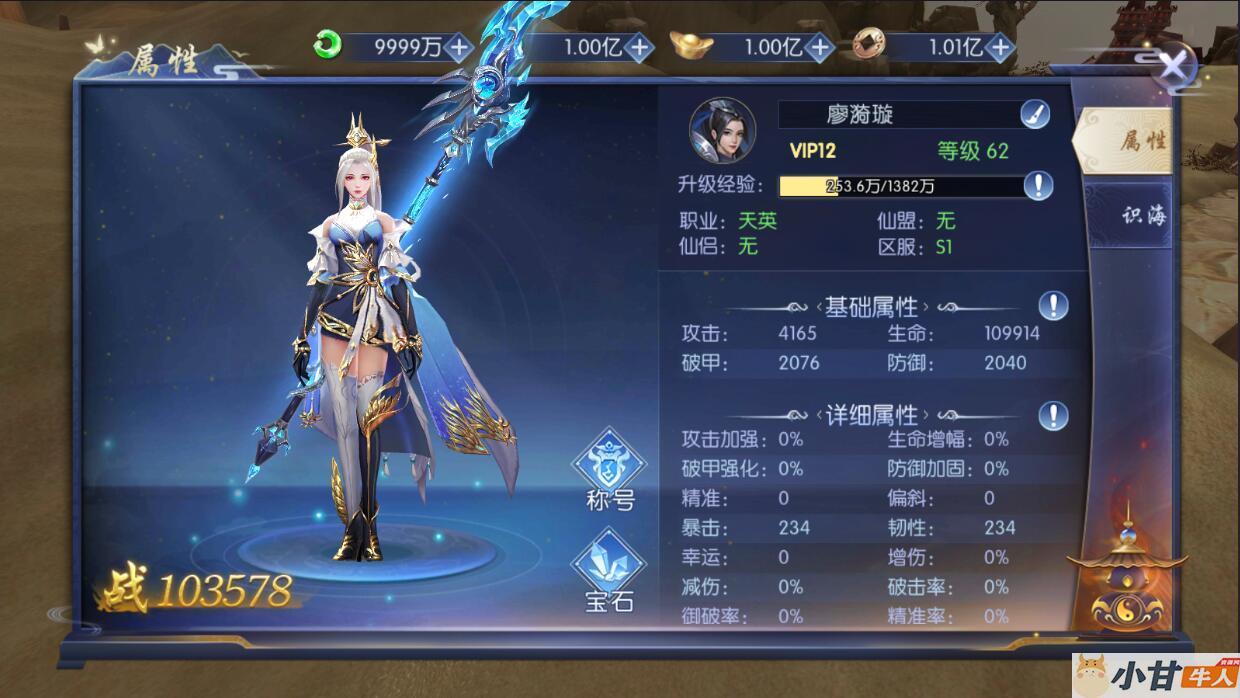
Task: Add more copper coin currency
Action: [999, 46]
